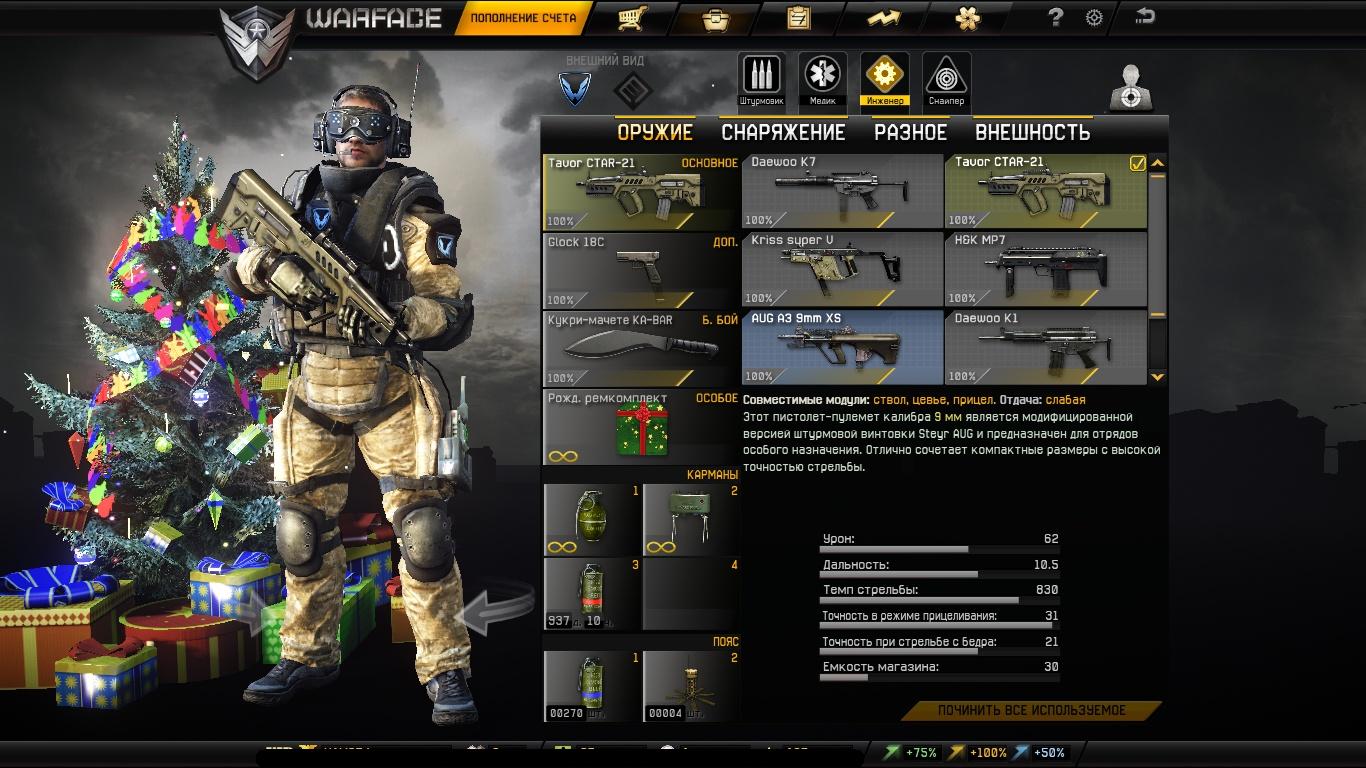Open the РАЗНОЕ tab
The height and width of the screenshot is (768, 1366).
910,132
